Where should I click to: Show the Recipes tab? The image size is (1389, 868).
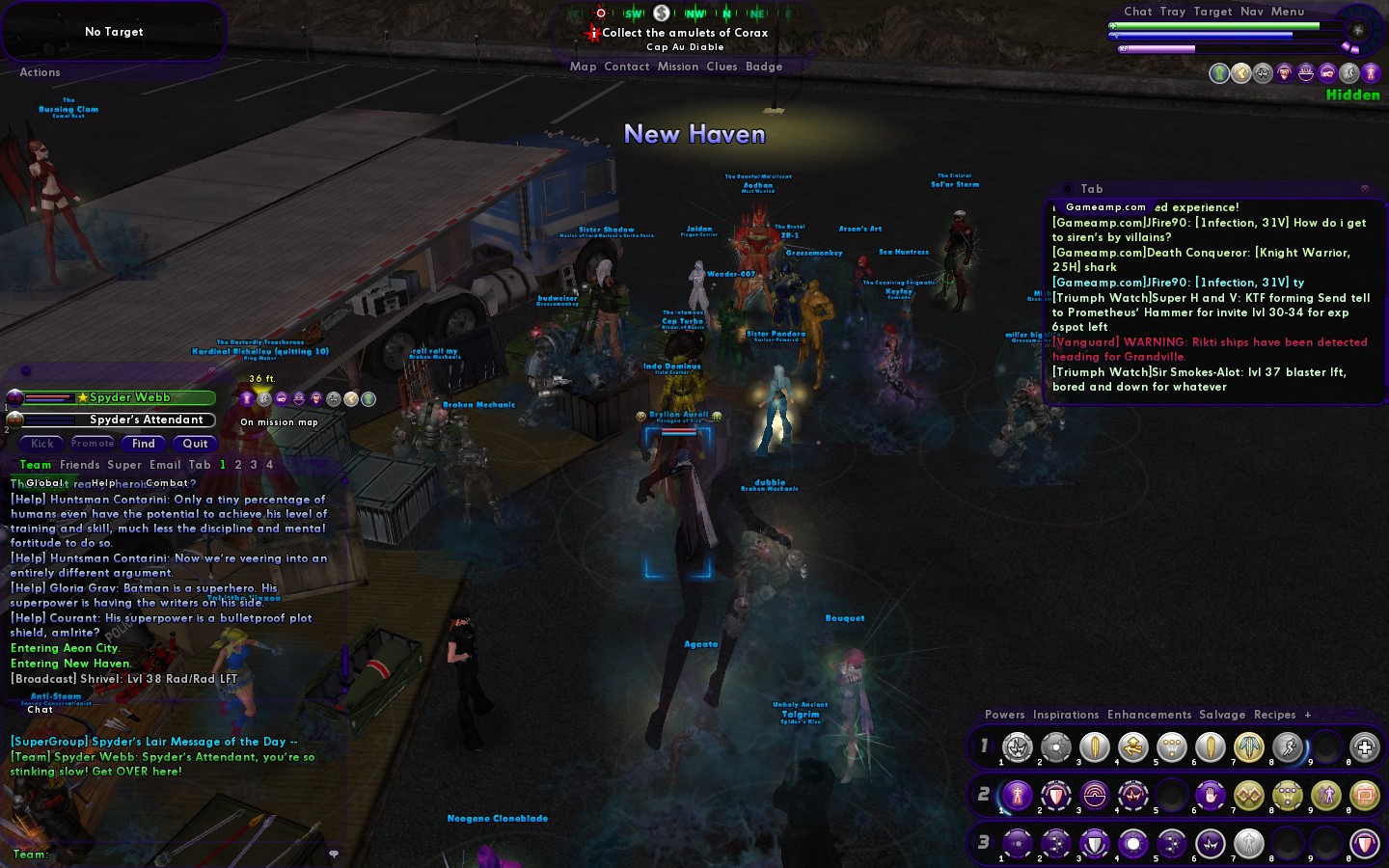(1274, 715)
